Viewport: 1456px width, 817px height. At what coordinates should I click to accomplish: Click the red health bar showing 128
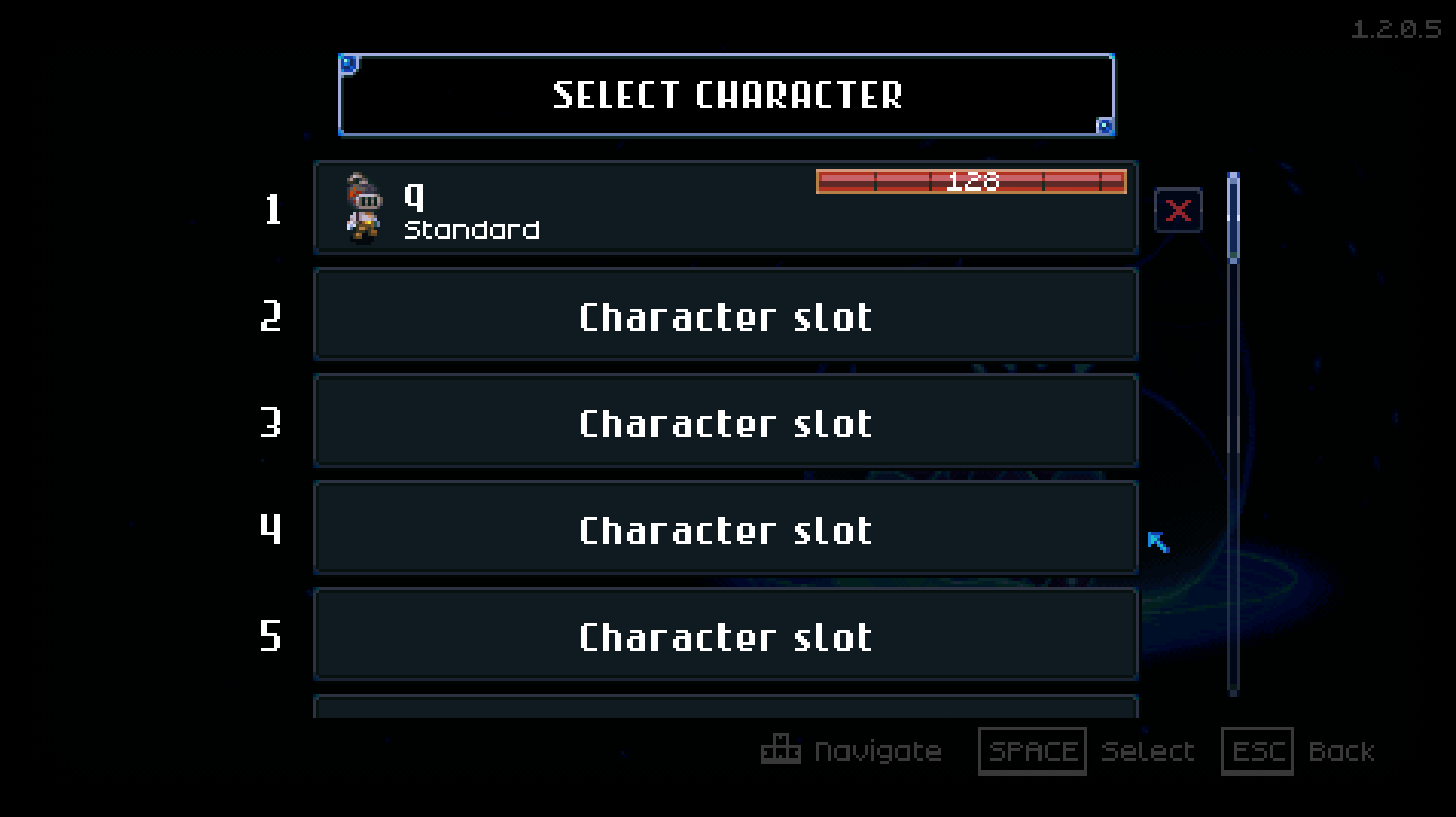[x=971, y=181]
